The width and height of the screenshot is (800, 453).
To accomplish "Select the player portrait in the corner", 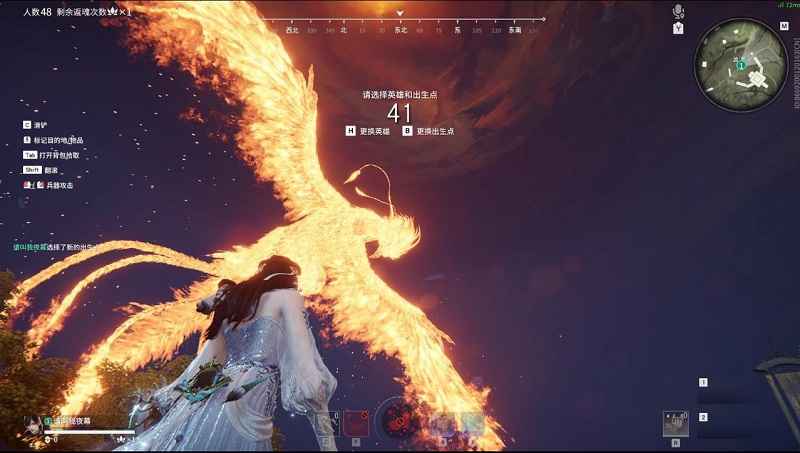I will 34,422.
